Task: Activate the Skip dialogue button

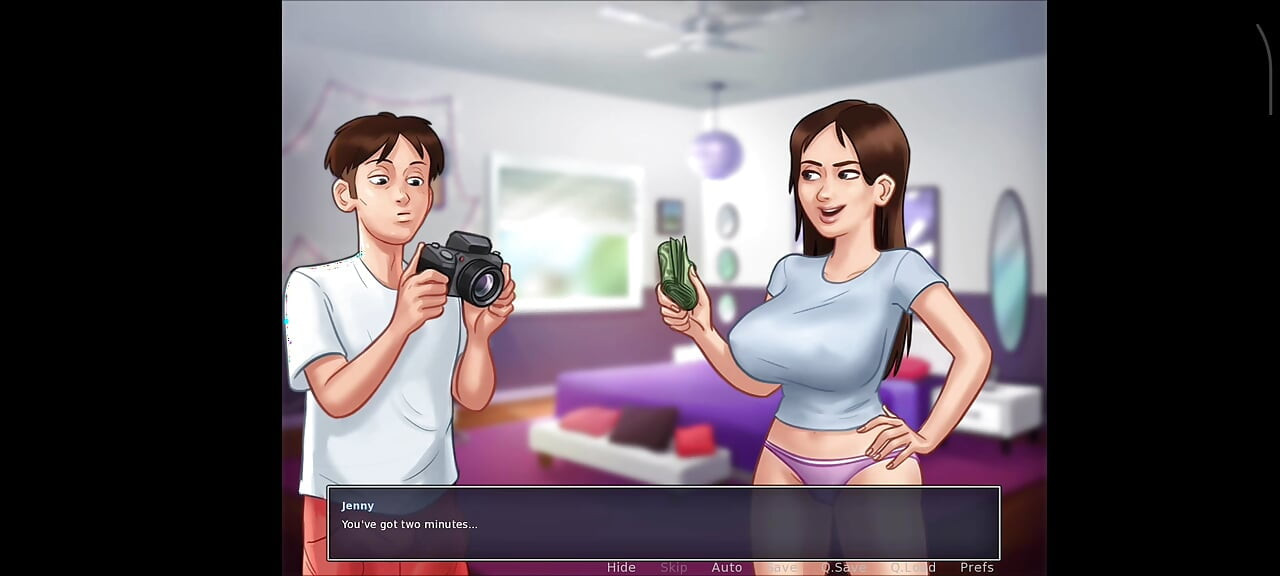Action: (x=674, y=567)
